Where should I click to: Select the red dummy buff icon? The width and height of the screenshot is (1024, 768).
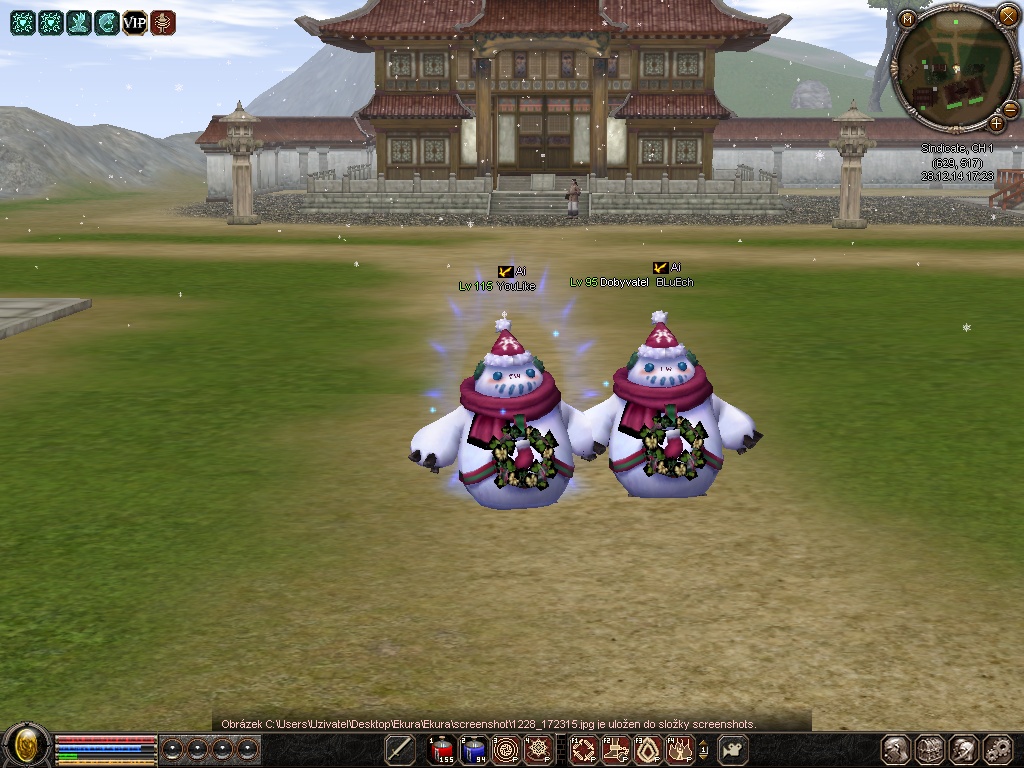point(163,23)
